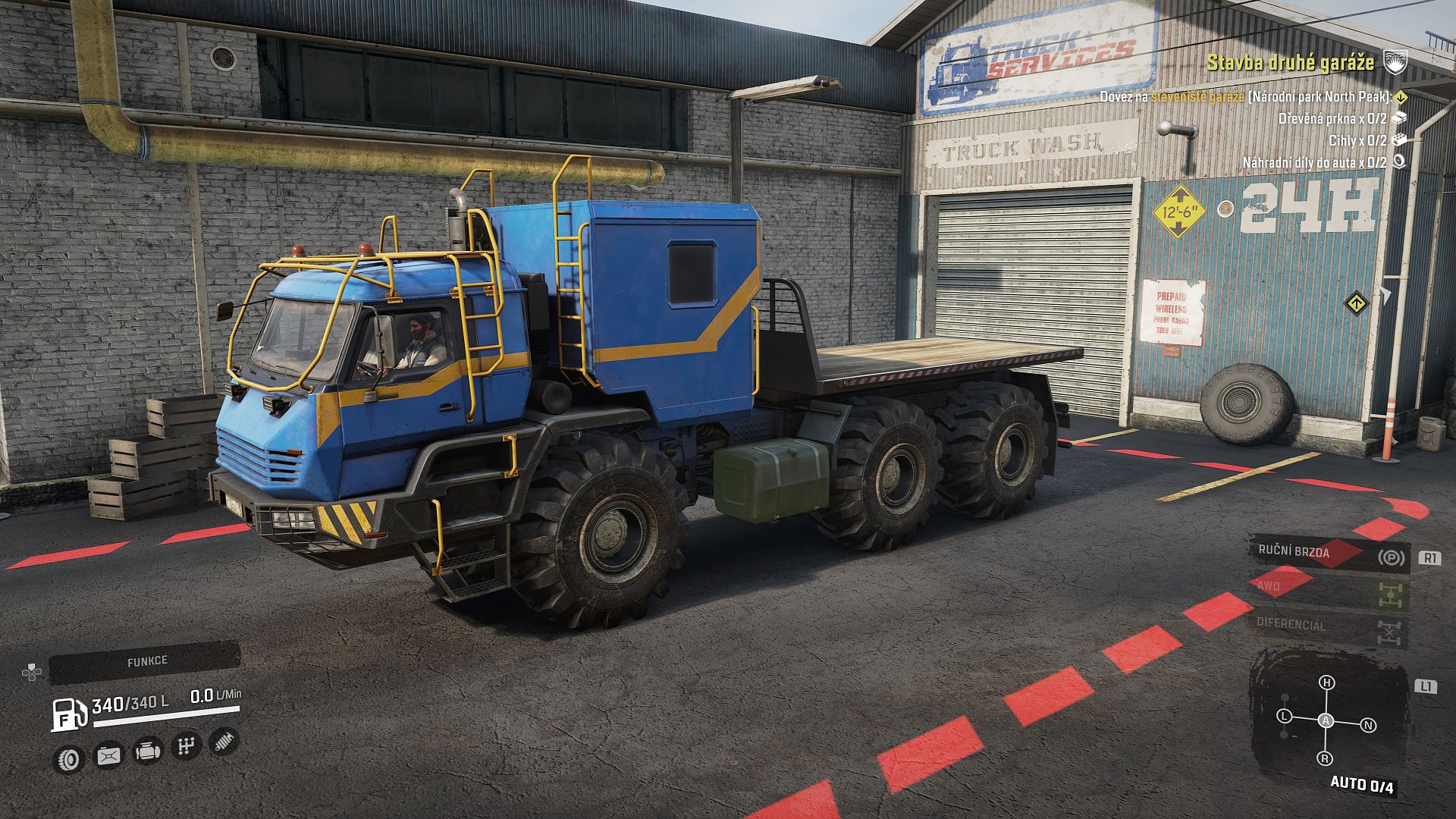Check the suspension spring status icon
The image size is (1456, 819).
click(x=223, y=741)
